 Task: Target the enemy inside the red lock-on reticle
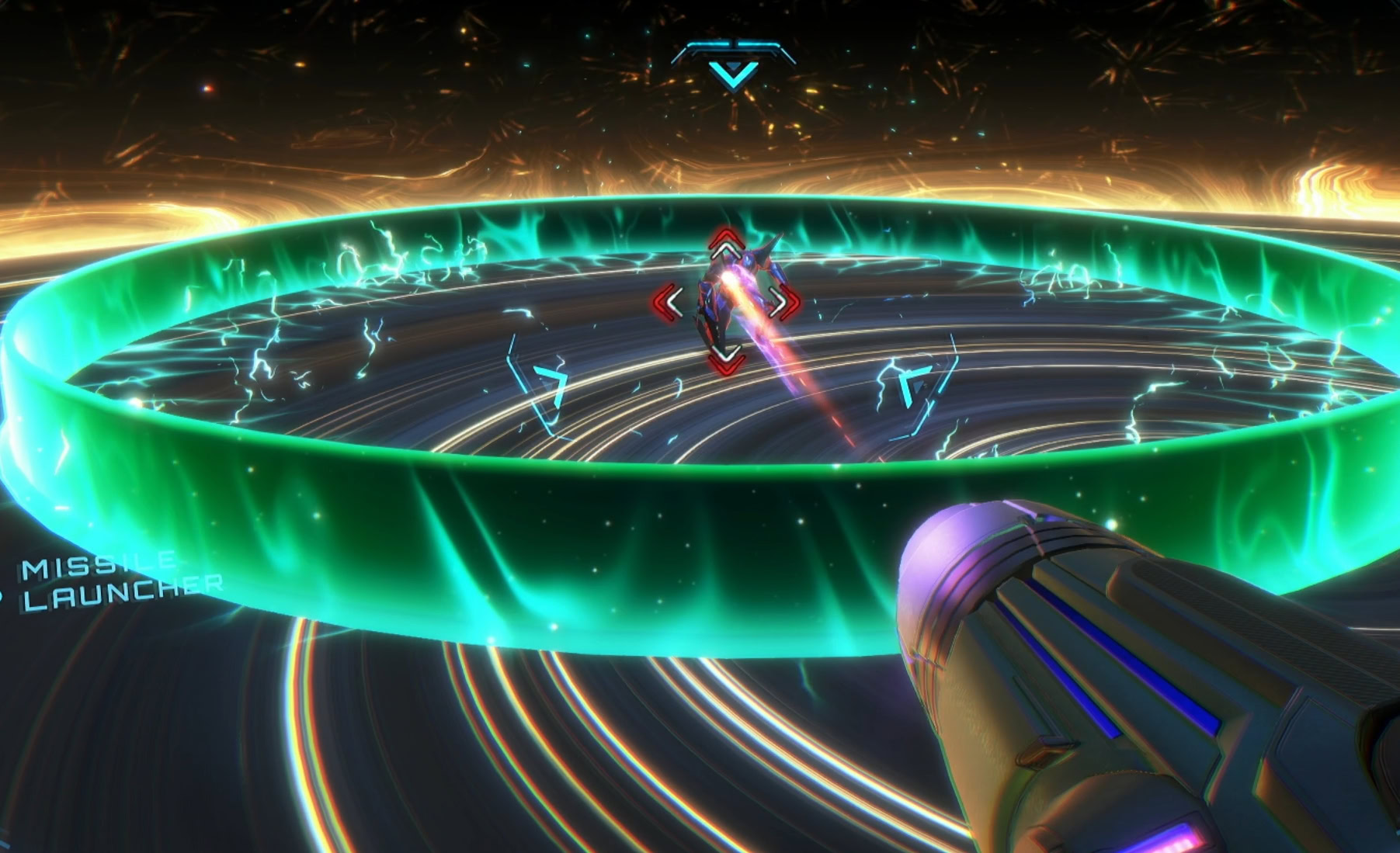727,301
